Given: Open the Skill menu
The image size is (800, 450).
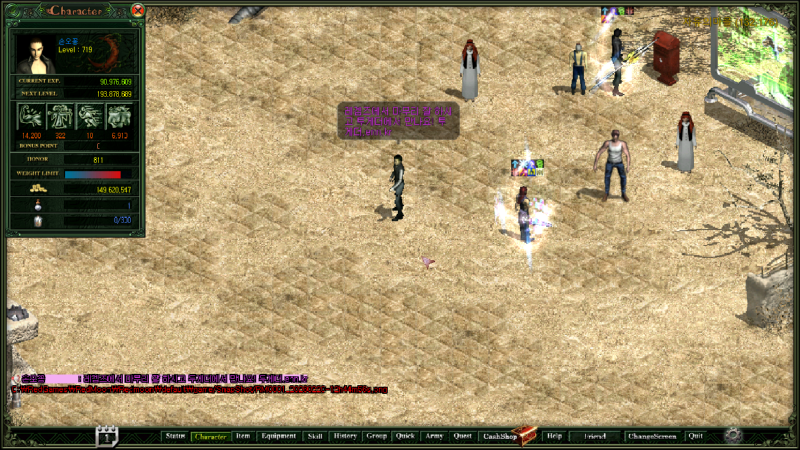Looking at the screenshot, I should pyautogui.click(x=315, y=437).
